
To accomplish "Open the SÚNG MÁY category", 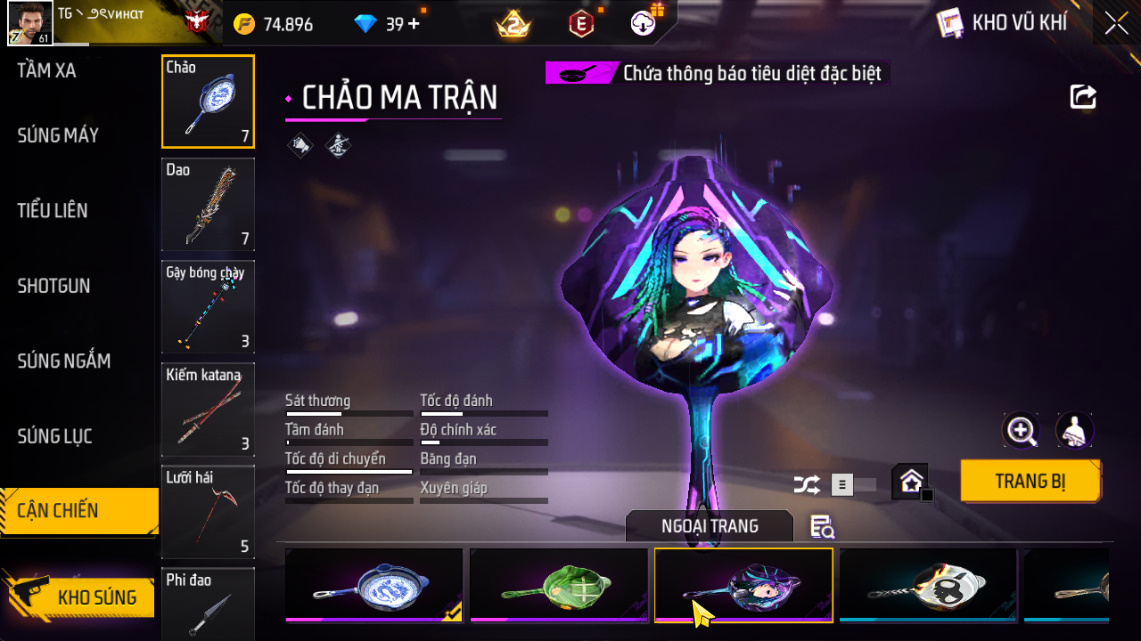I will [x=58, y=135].
